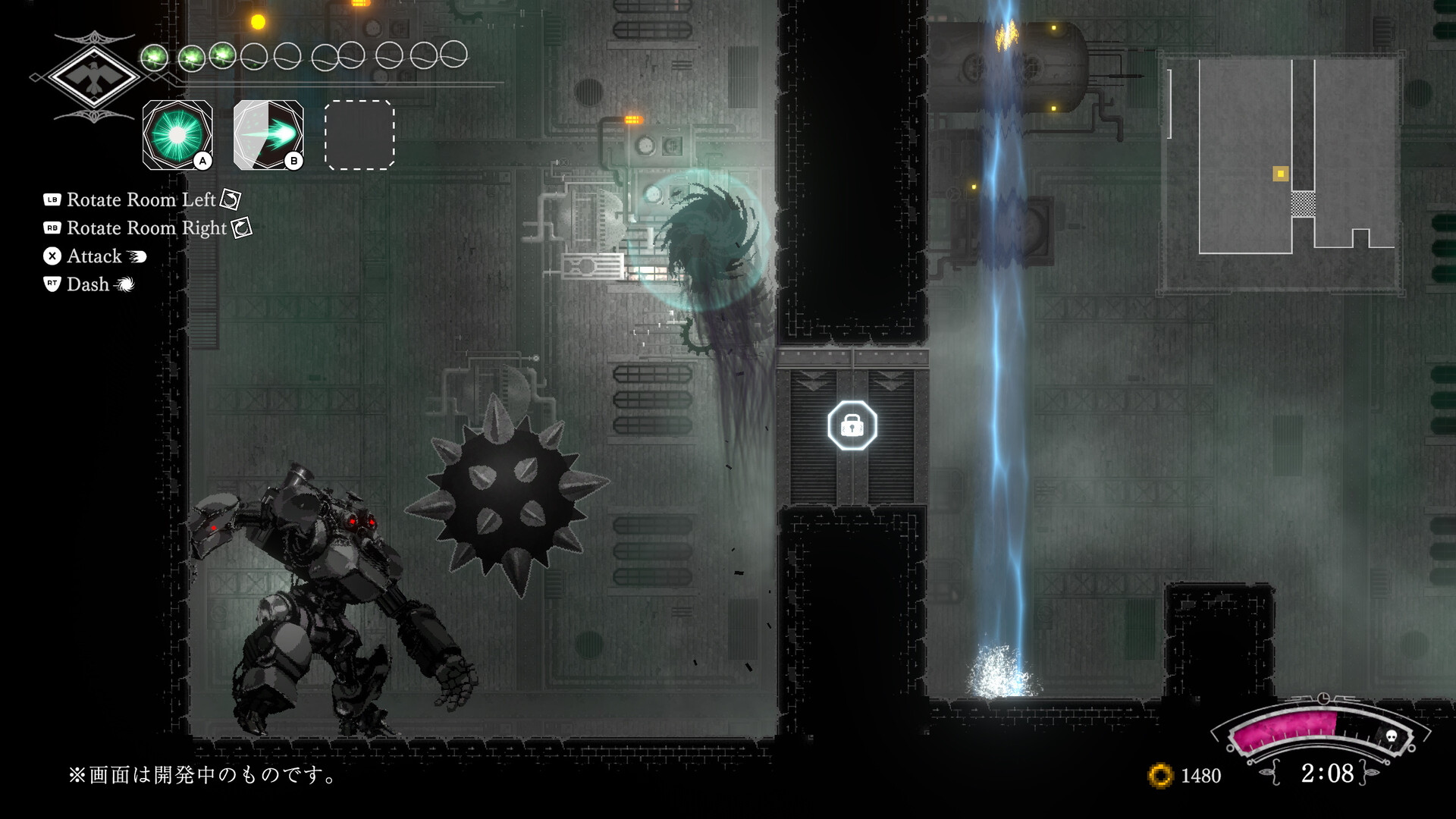Open the room minimap
Screen dimensions: 1456x819
tap(1280, 173)
